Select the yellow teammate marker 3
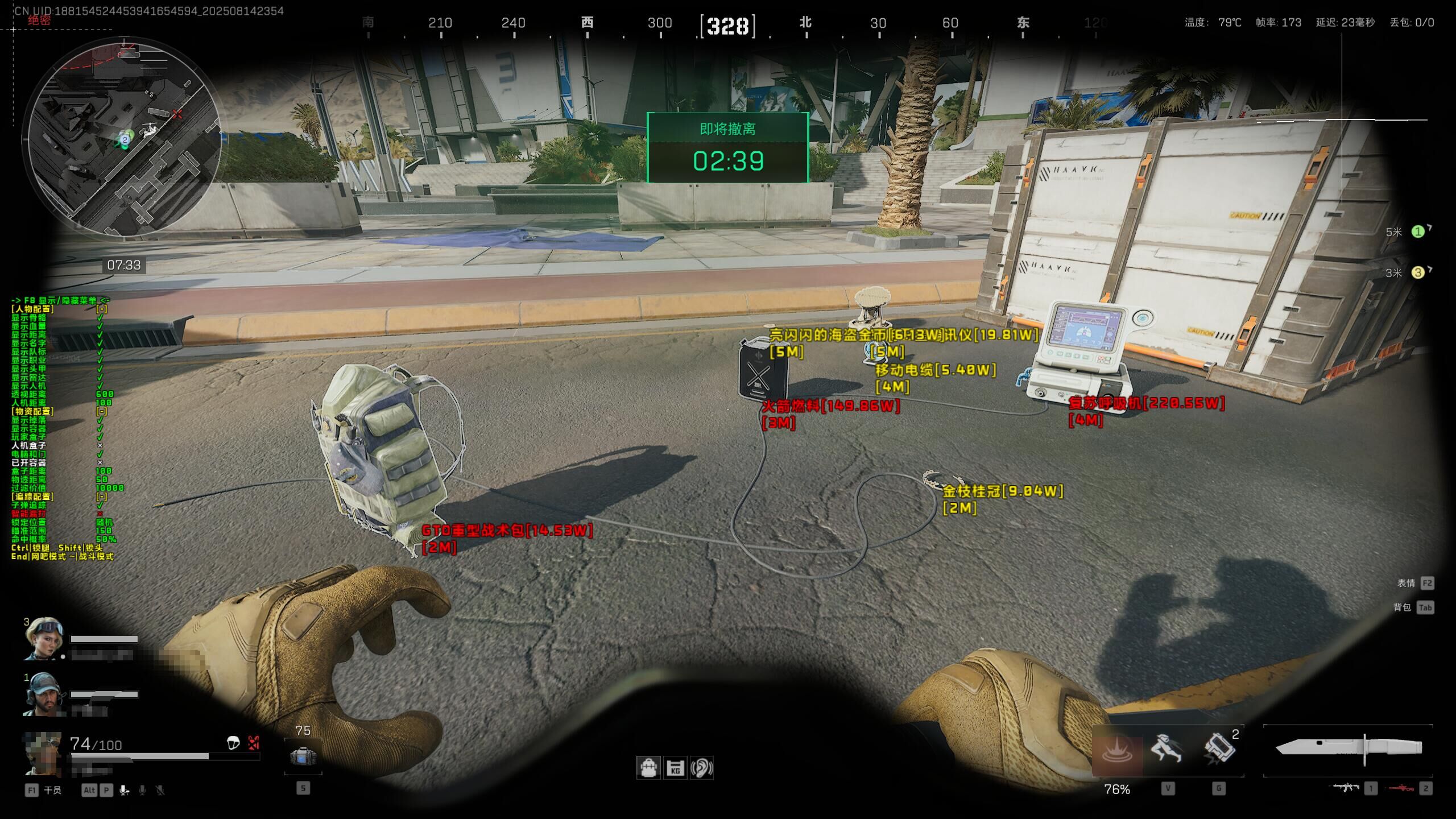Viewport: 1456px width, 819px height. (x=1418, y=272)
